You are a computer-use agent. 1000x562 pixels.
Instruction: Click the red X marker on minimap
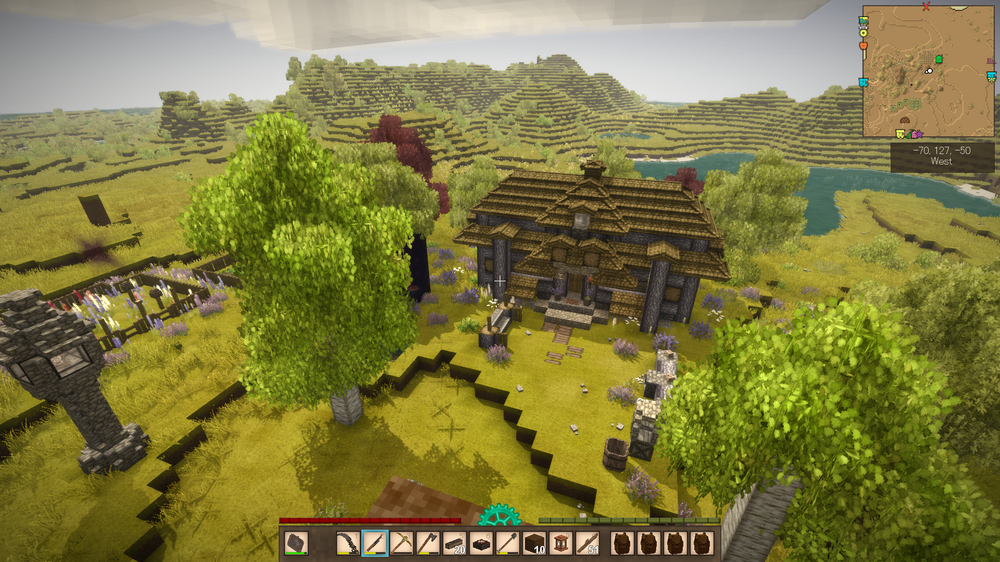click(926, 6)
